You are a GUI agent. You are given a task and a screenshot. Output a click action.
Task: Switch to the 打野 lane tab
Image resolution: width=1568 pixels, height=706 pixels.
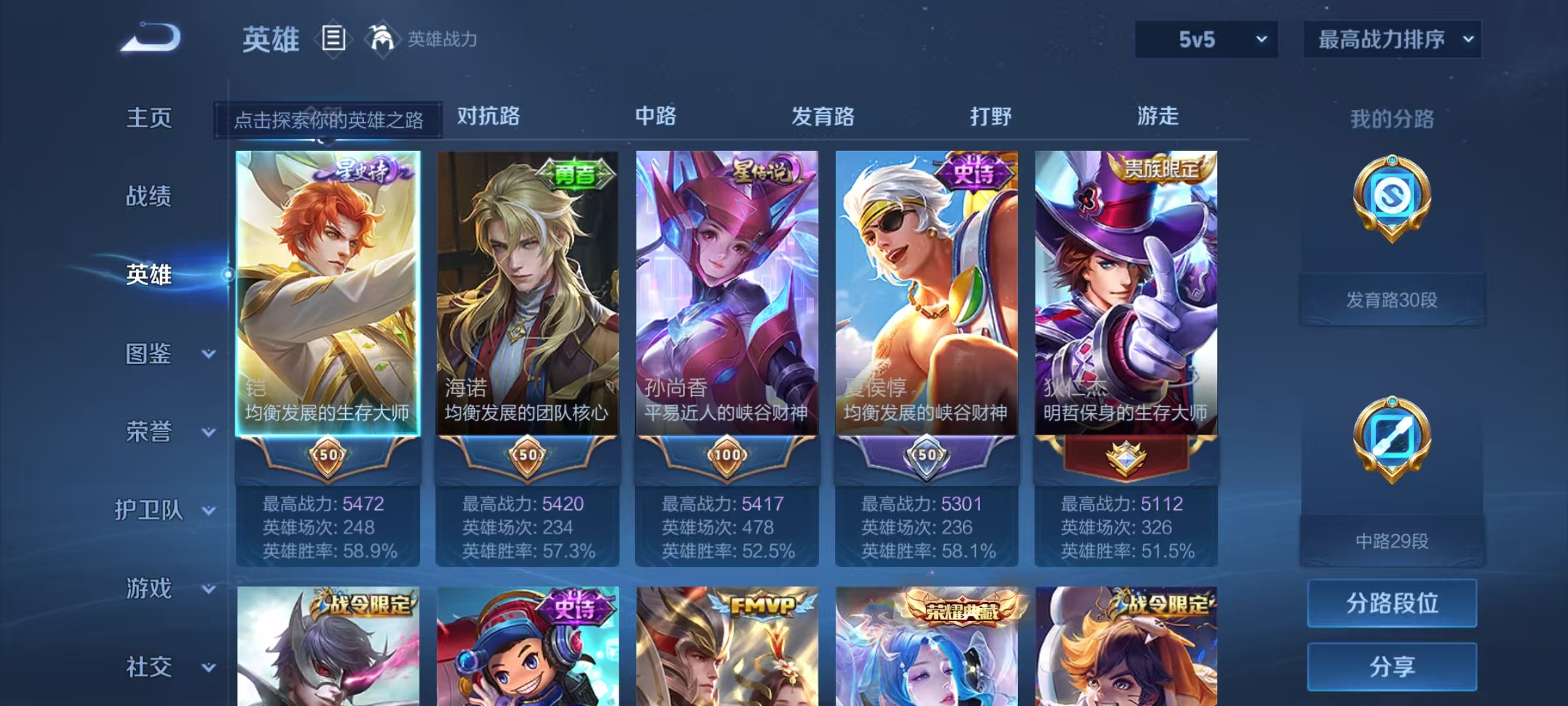point(991,116)
